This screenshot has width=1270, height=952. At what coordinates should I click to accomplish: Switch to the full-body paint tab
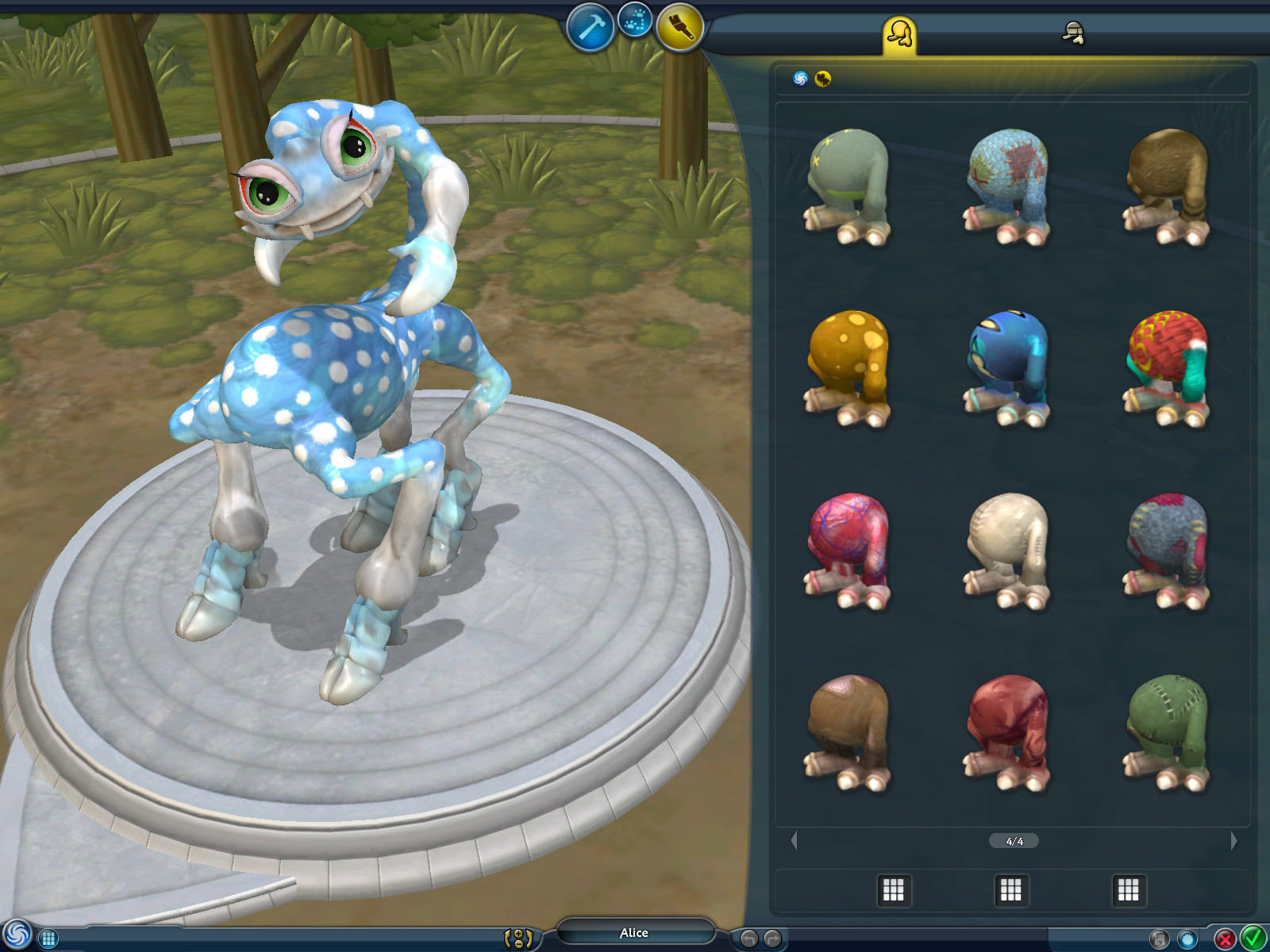click(896, 33)
